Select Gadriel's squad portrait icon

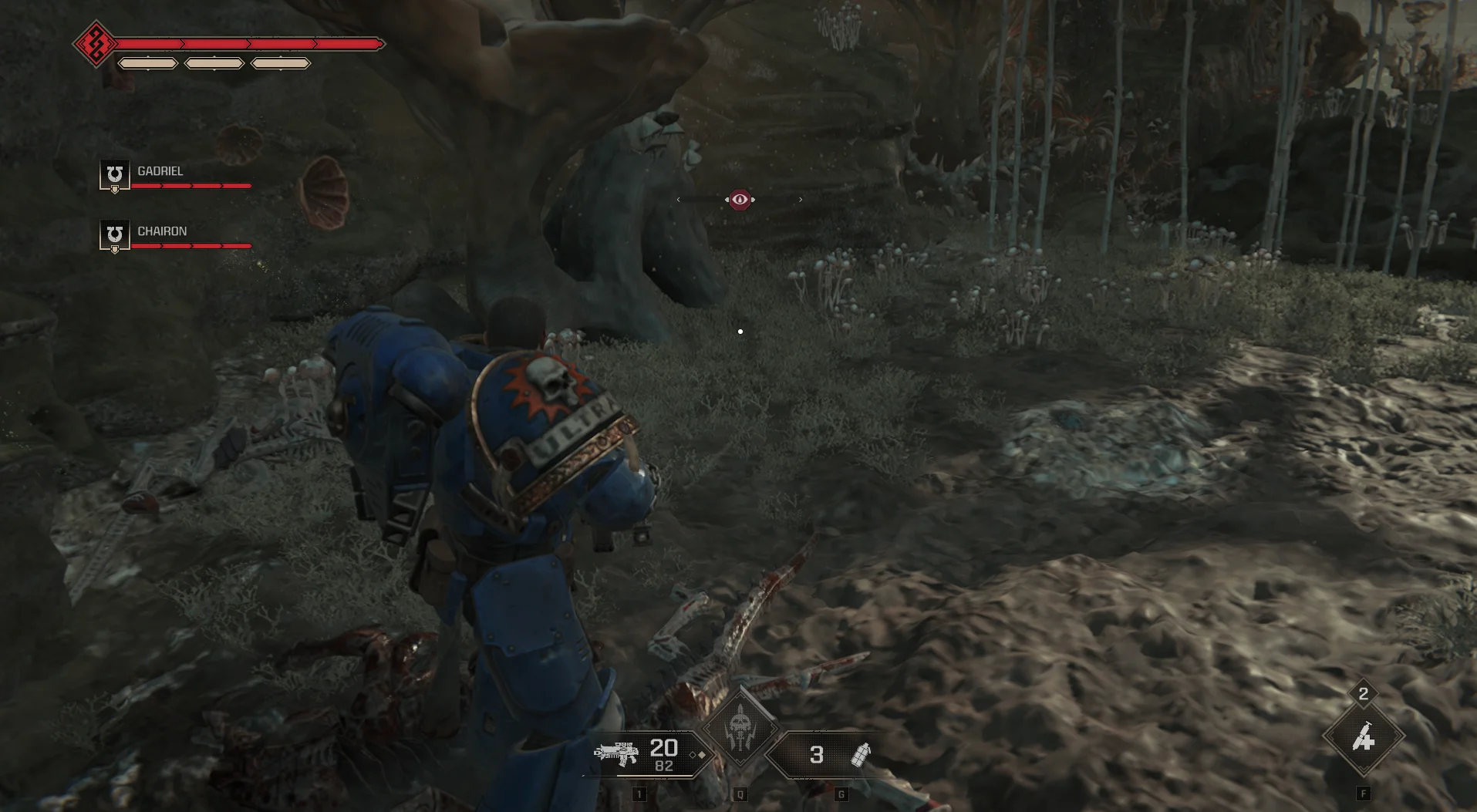coord(114,174)
